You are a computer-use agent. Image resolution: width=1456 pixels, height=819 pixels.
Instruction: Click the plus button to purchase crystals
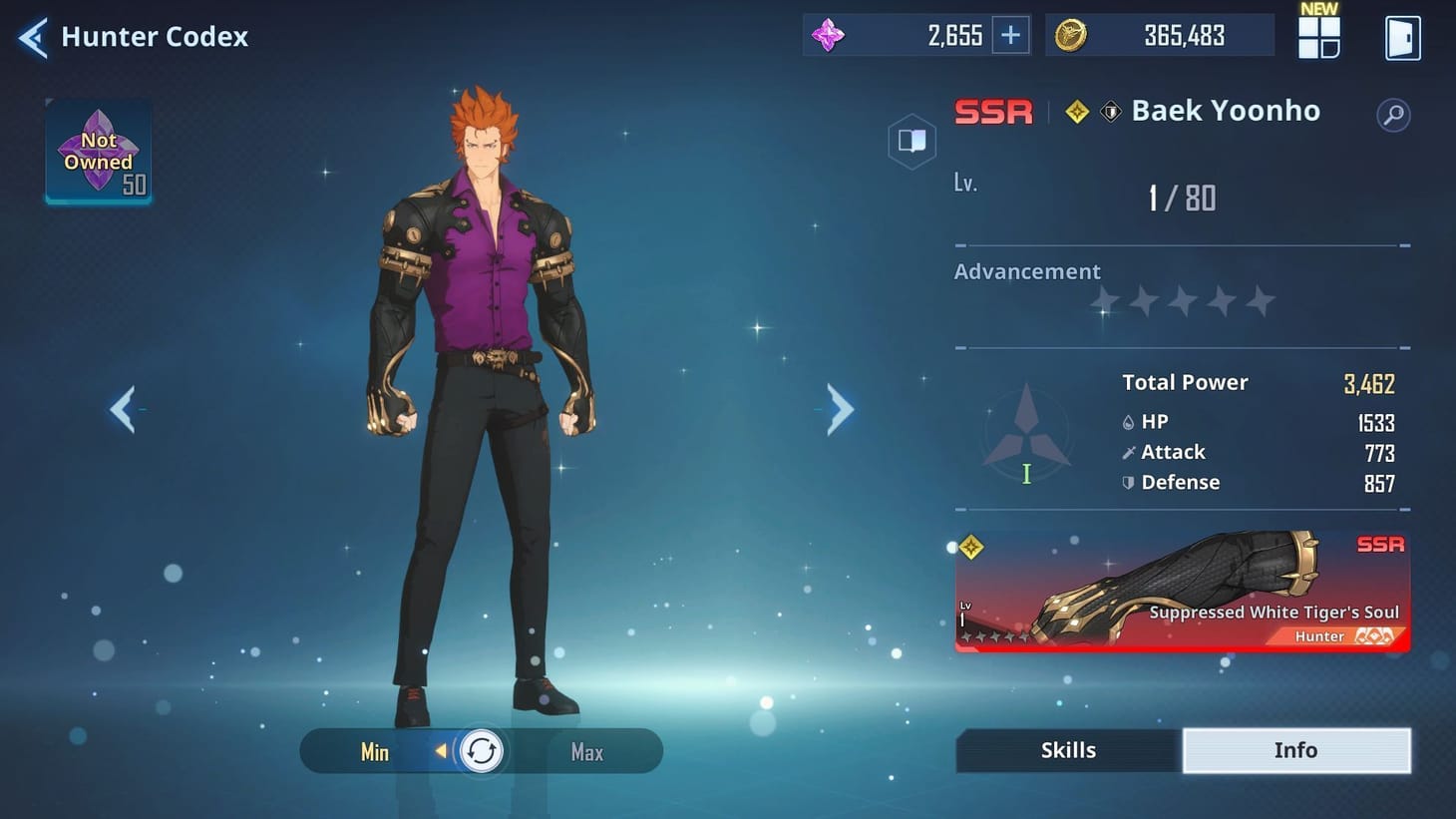[1009, 34]
